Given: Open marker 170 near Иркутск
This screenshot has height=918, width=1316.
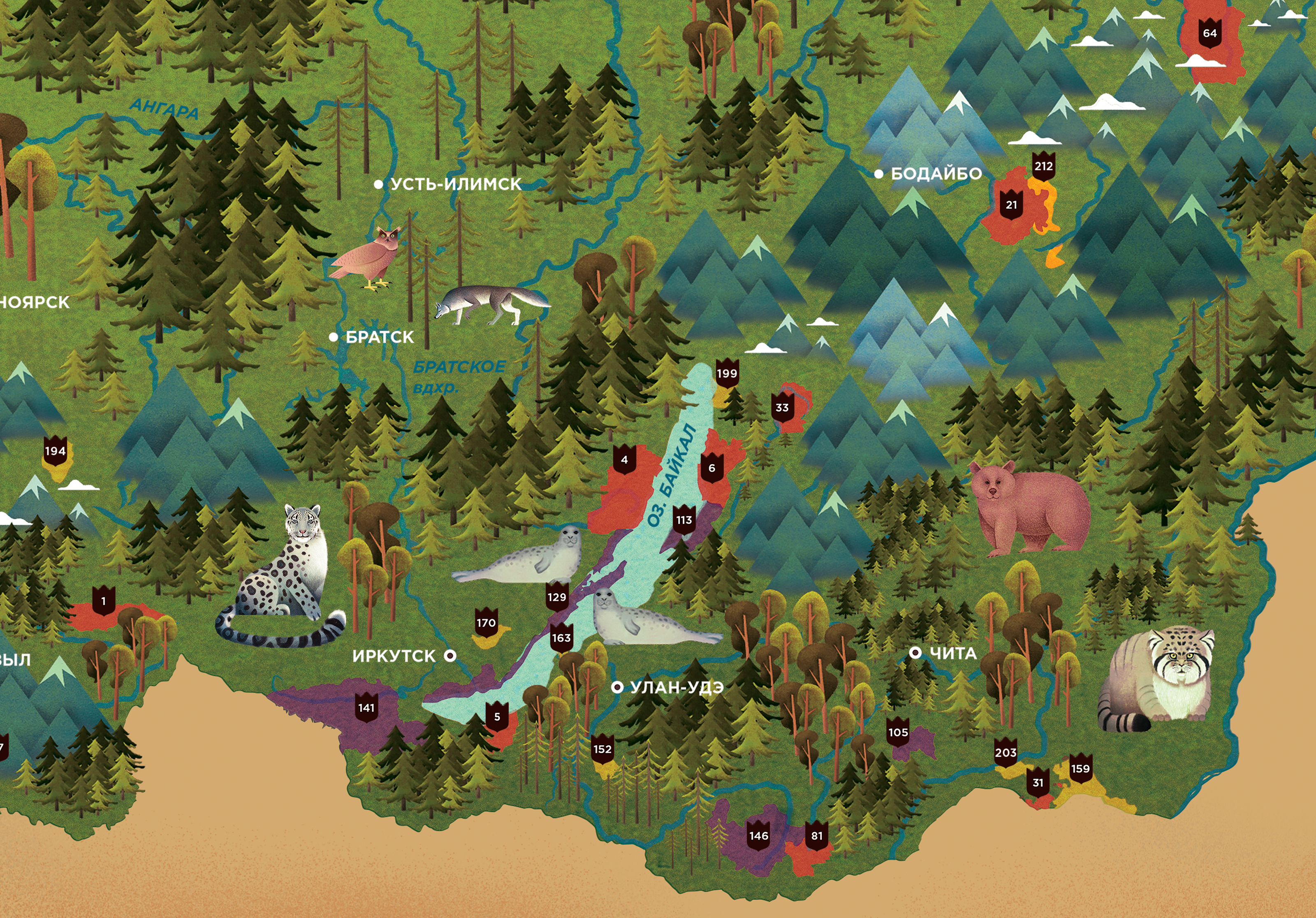Looking at the screenshot, I should click(x=486, y=623).
